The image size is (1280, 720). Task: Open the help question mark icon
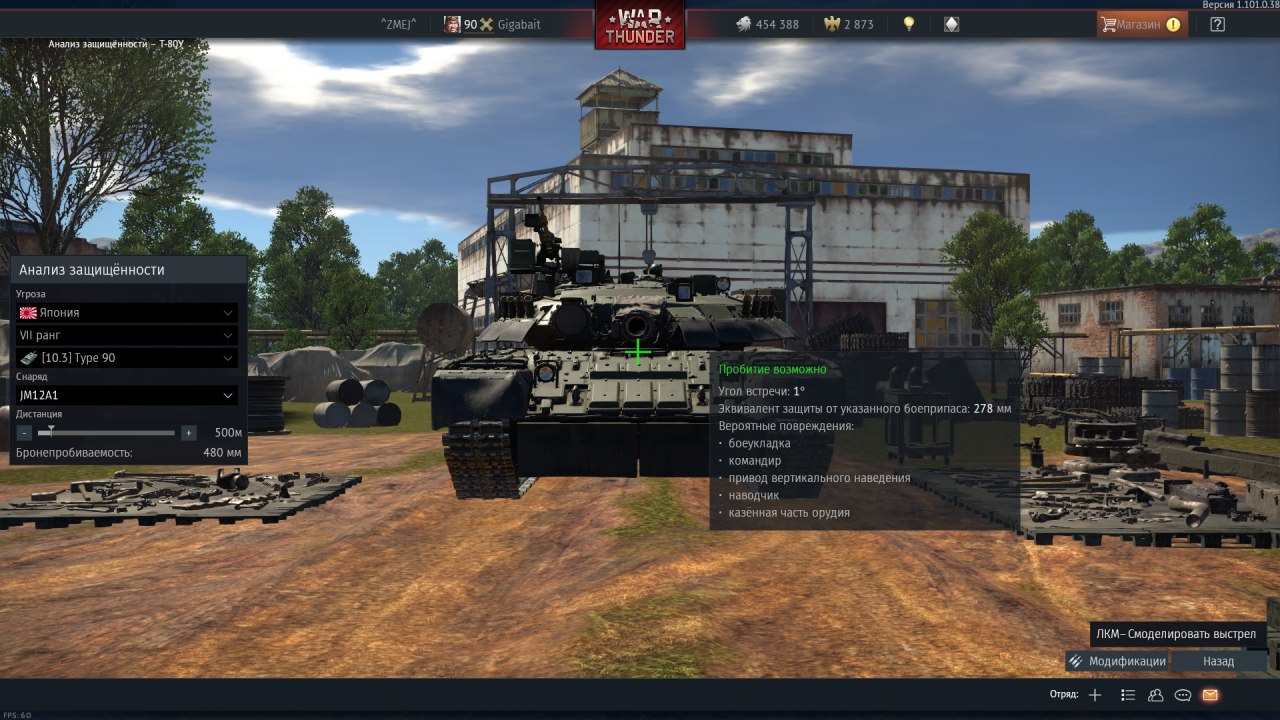(1217, 24)
